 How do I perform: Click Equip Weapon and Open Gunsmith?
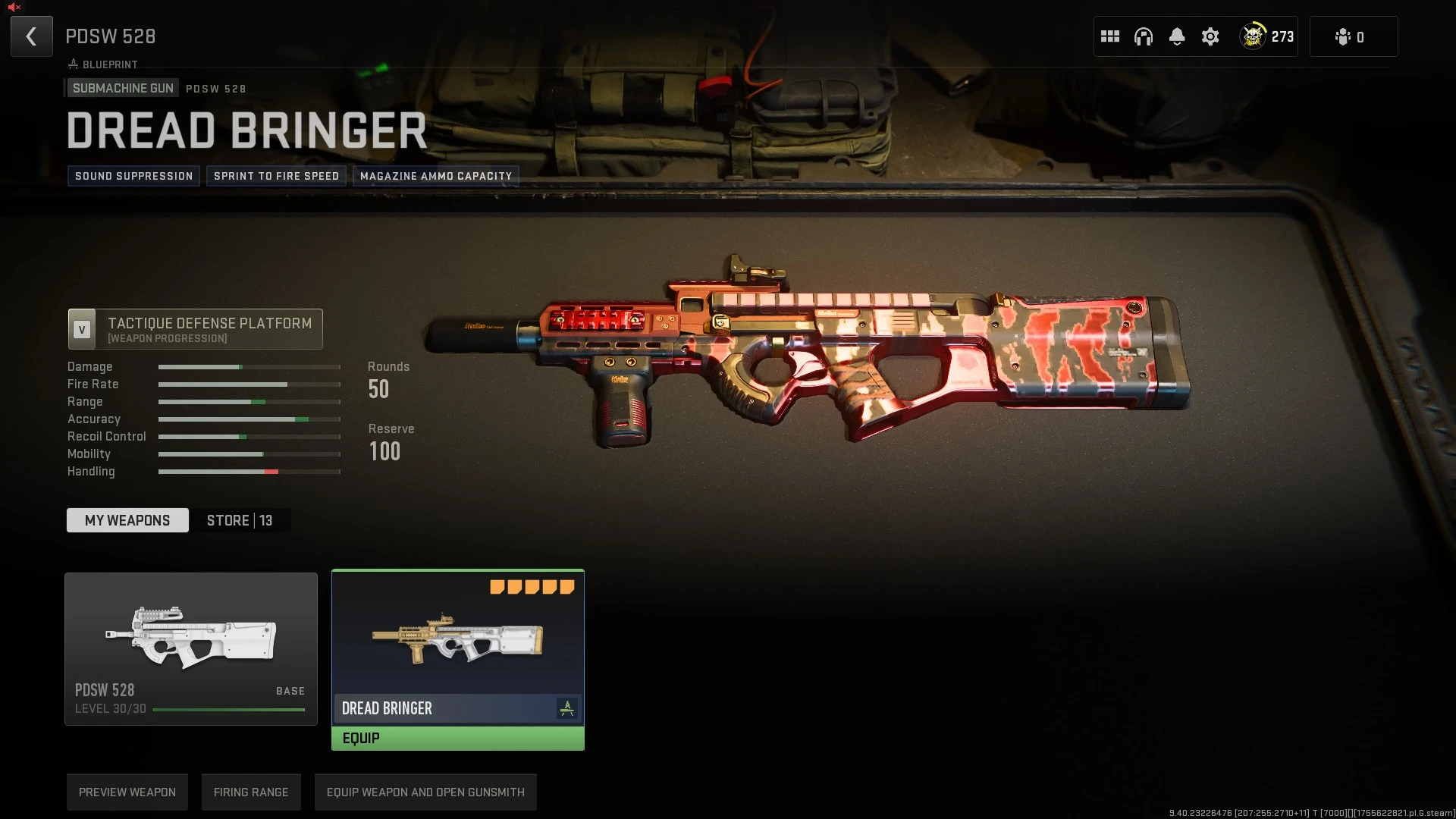[x=425, y=792]
